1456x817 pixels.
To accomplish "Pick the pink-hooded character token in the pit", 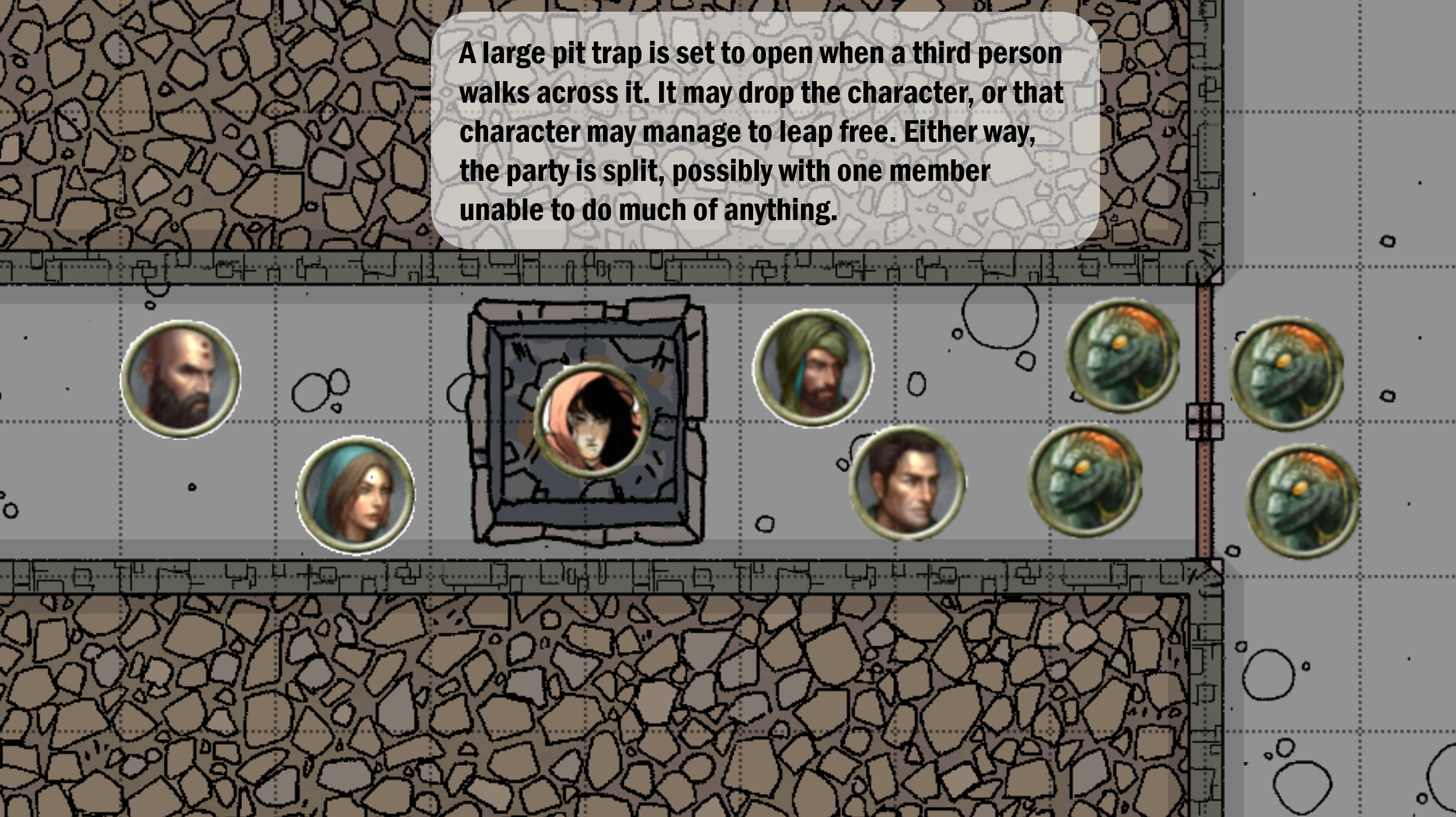I will [x=591, y=420].
